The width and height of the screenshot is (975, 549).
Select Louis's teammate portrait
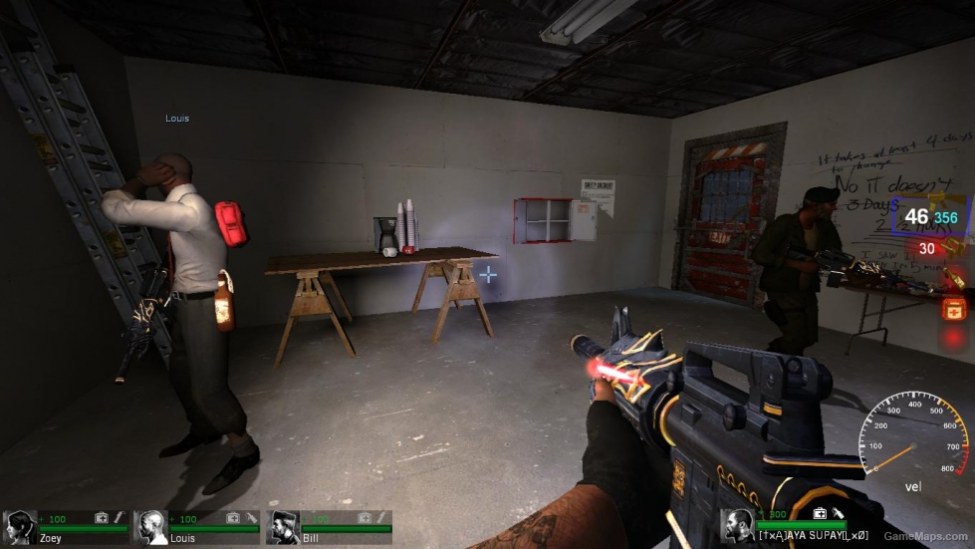click(151, 526)
